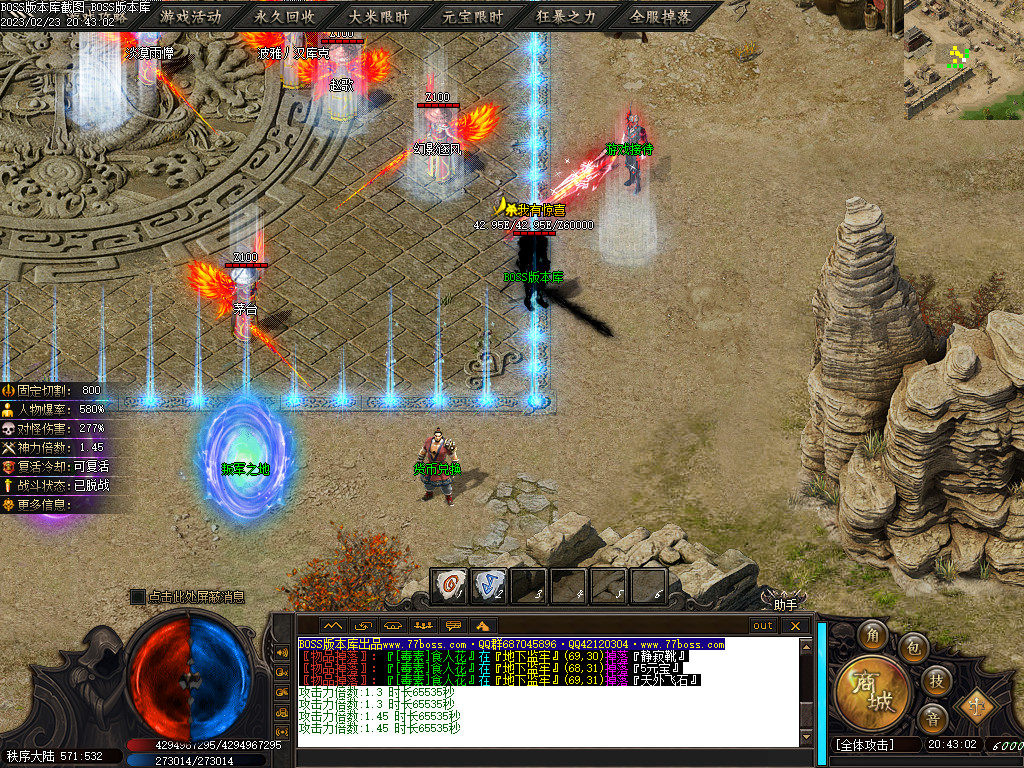Click the chat window's out button
Image resolution: width=1024 pixels, height=768 pixels.
(x=763, y=626)
